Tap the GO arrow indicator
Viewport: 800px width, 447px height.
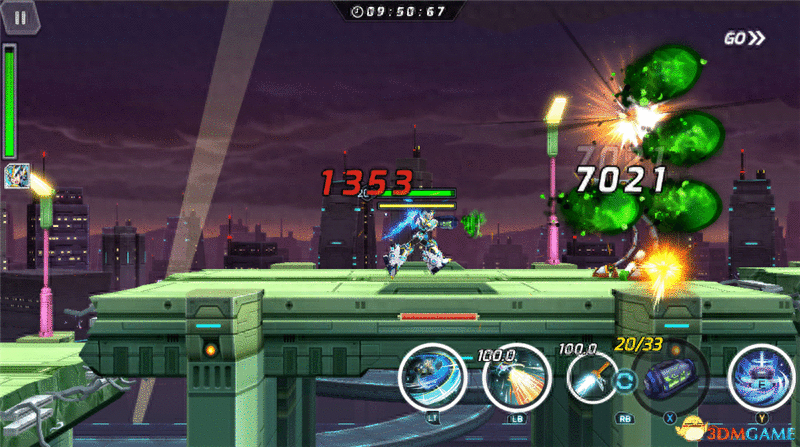(x=745, y=39)
